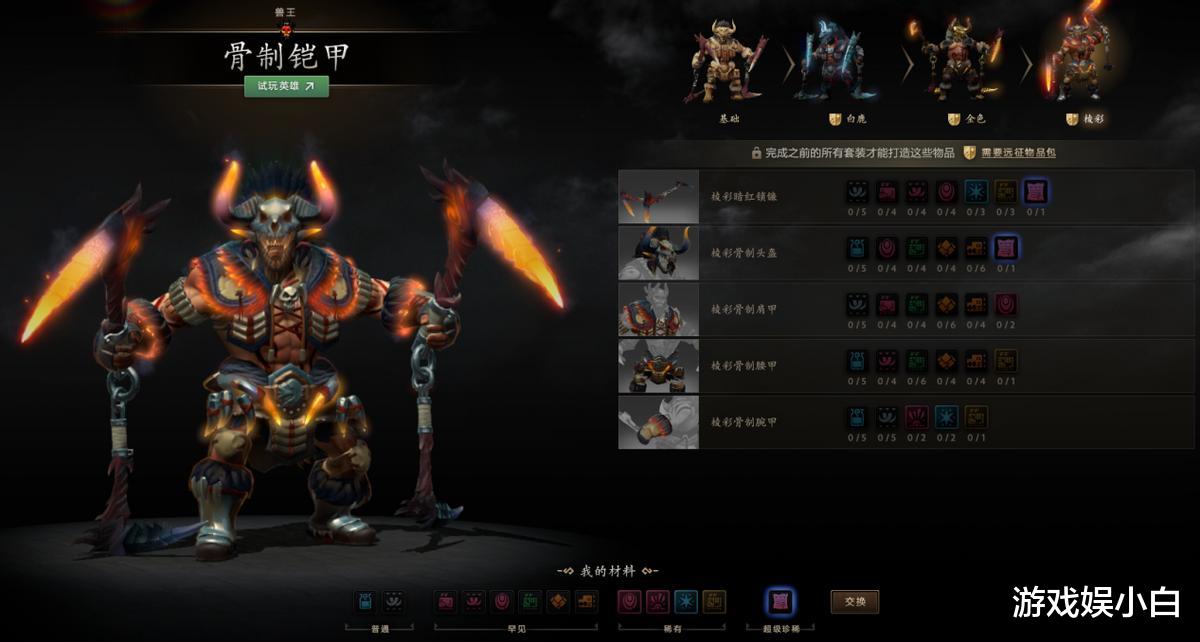Click the blue snowflake material under 稀有

pyautogui.click(x=686, y=601)
